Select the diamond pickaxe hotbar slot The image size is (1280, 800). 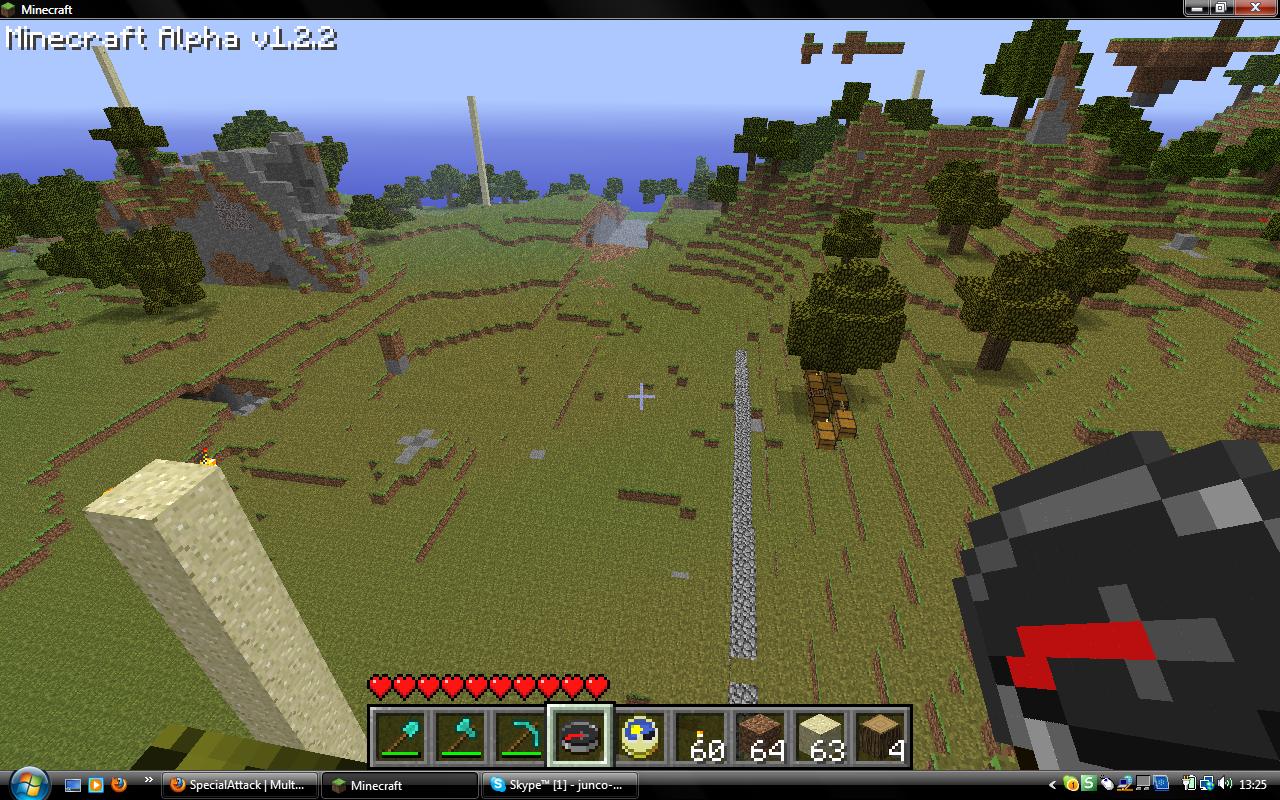[521, 738]
